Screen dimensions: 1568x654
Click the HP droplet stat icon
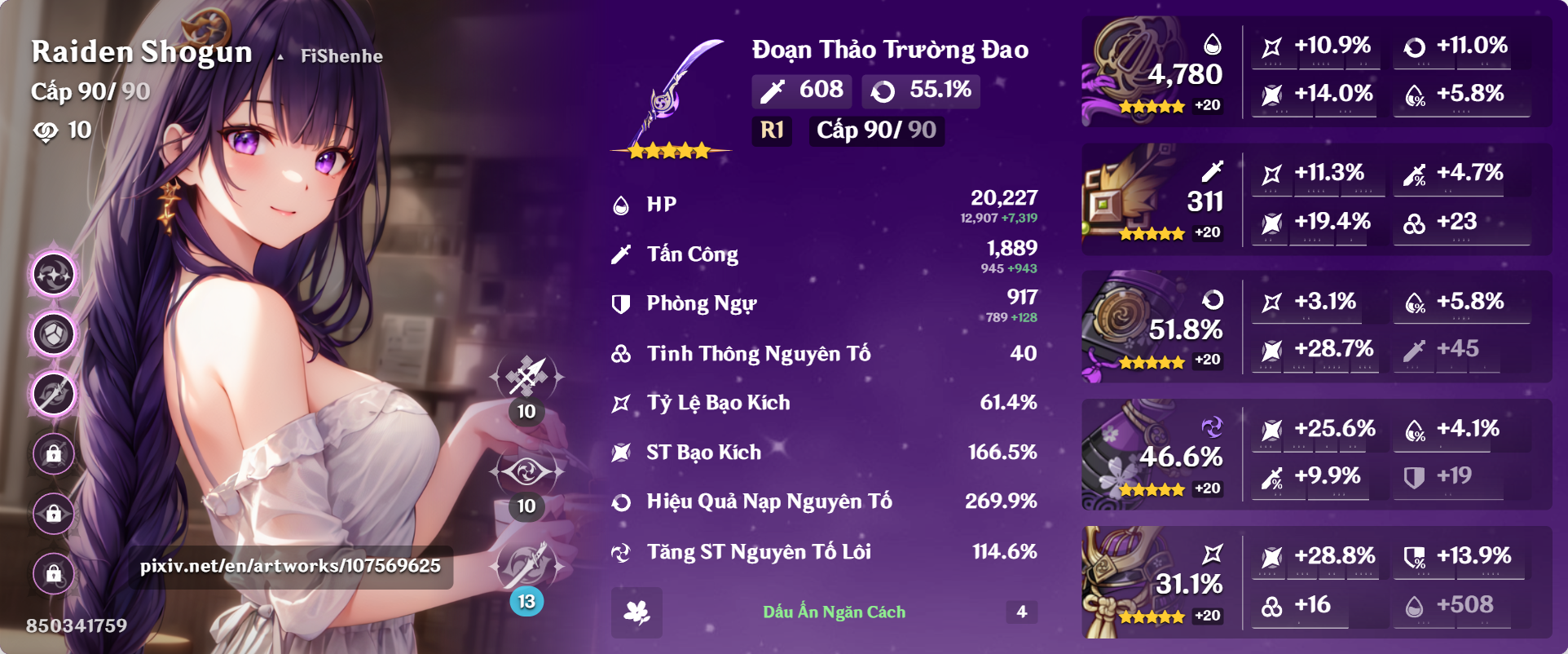[621, 204]
